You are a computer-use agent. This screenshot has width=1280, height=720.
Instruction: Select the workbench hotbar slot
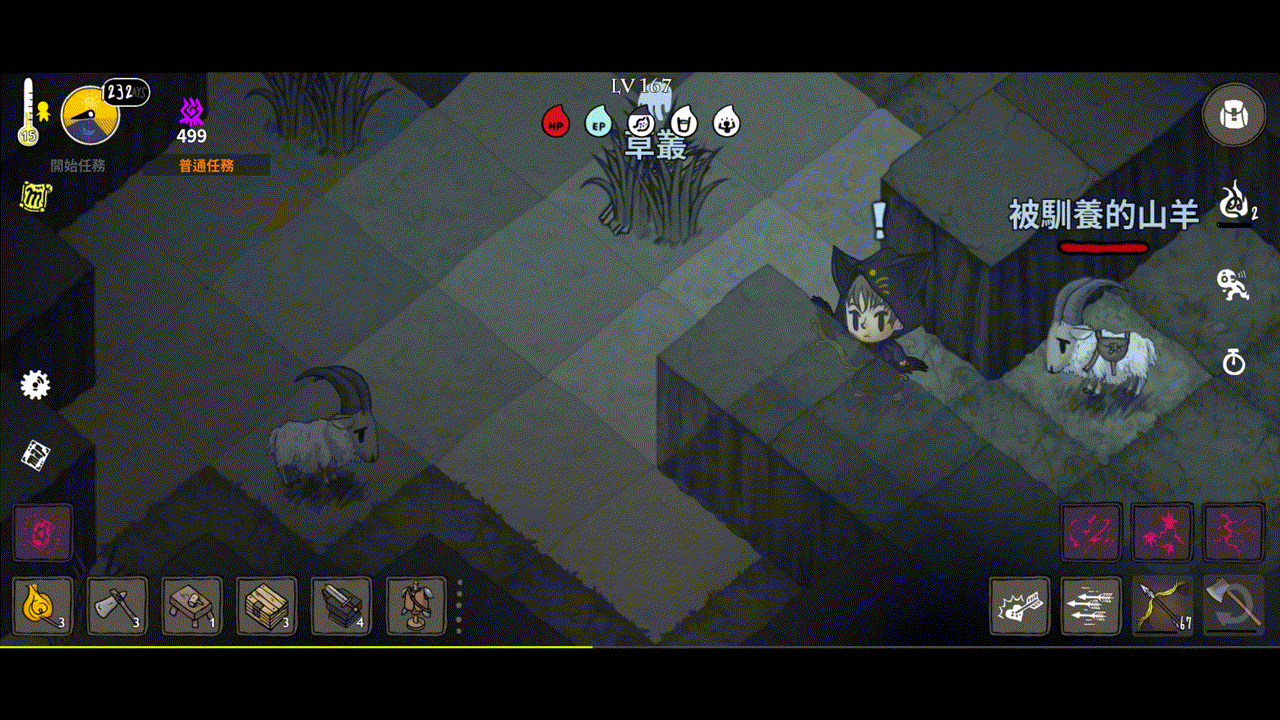point(192,605)
